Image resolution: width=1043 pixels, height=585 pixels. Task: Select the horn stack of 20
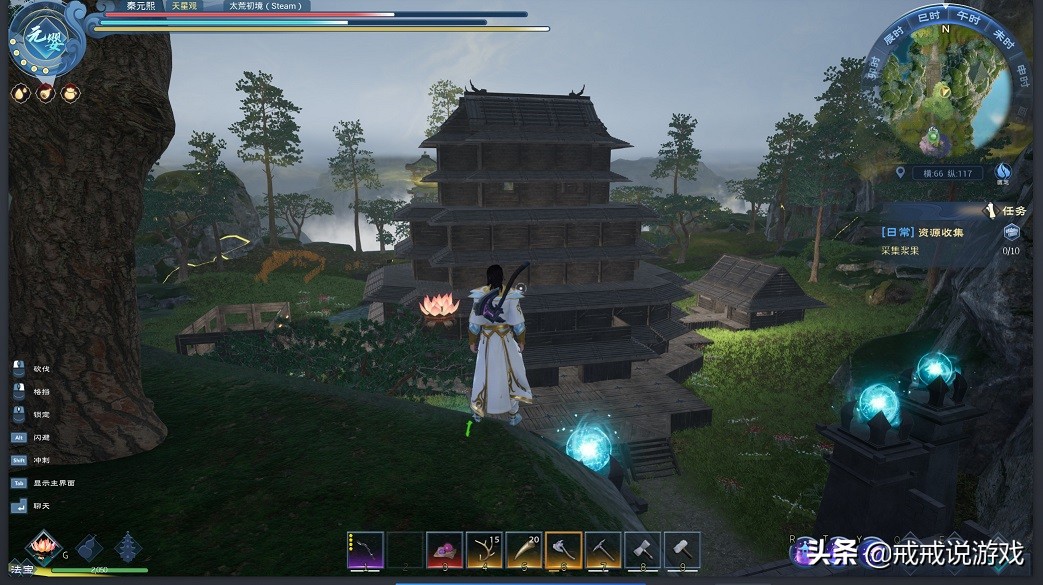[523, 550]
